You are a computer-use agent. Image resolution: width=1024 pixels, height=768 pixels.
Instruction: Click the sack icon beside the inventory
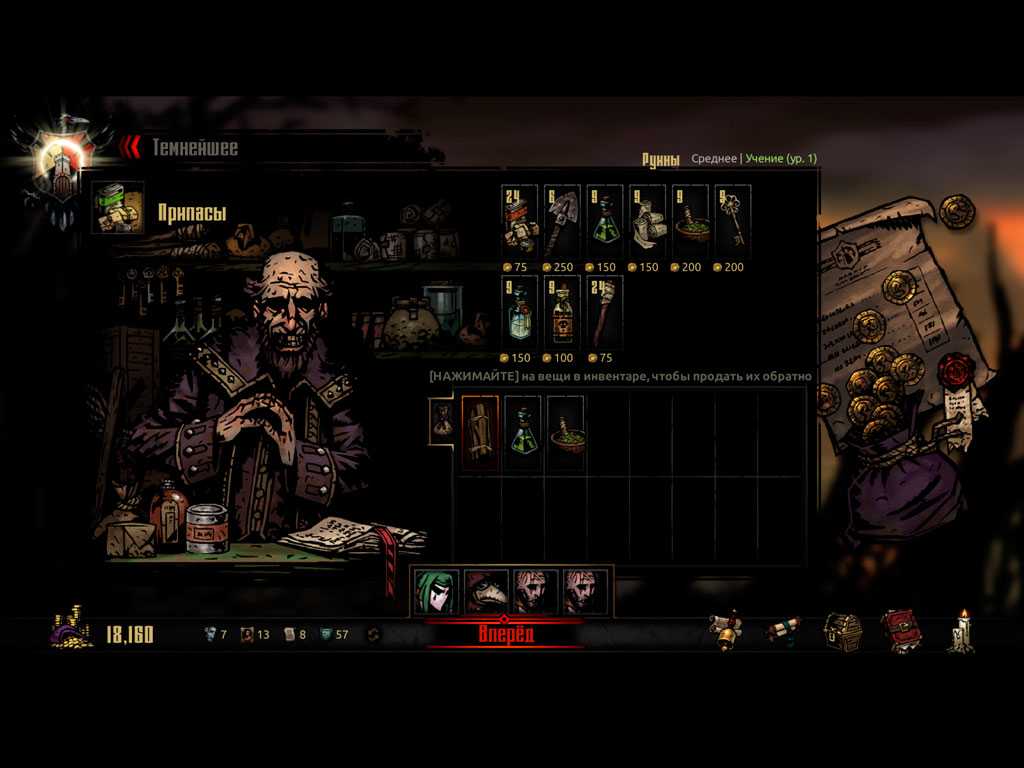point(441,420)
